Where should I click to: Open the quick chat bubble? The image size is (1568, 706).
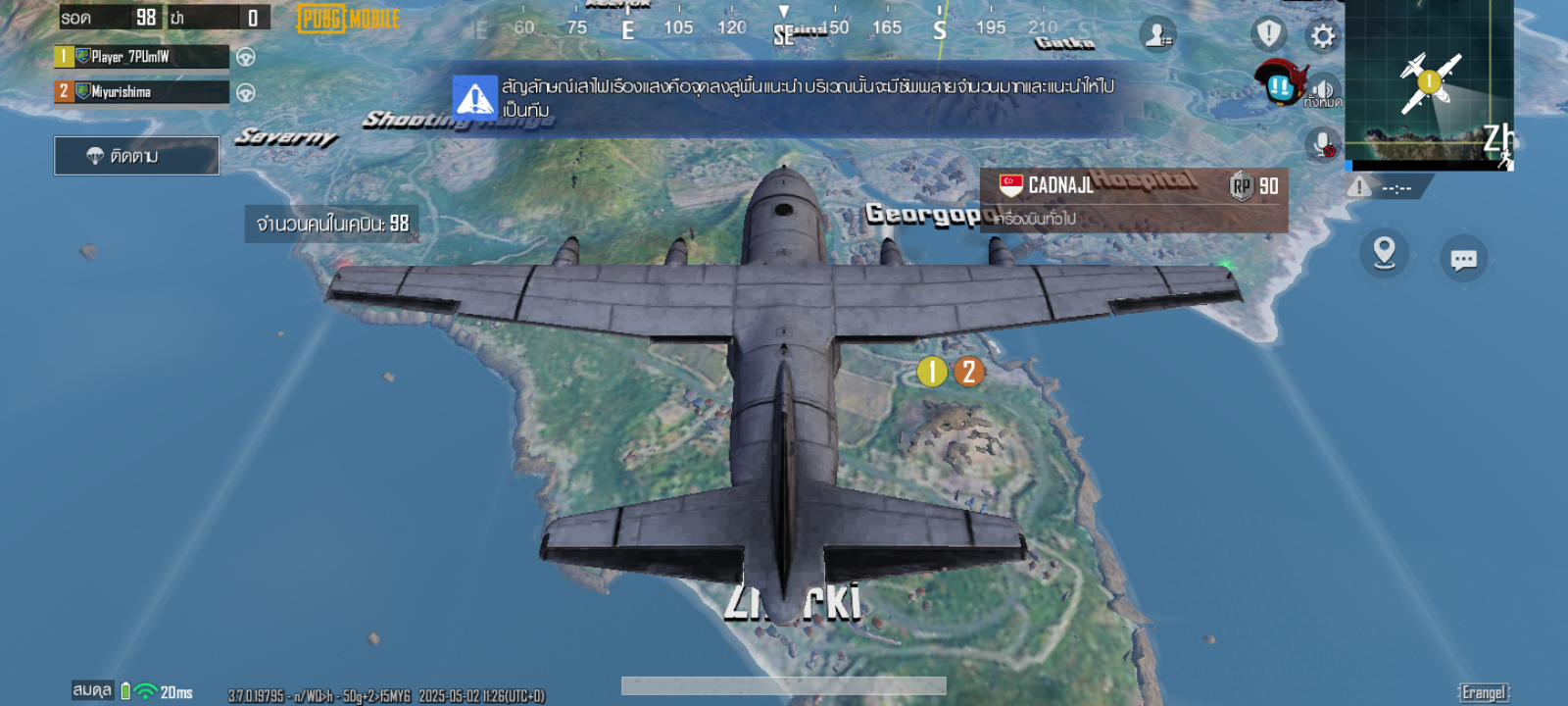(1463, 259)
